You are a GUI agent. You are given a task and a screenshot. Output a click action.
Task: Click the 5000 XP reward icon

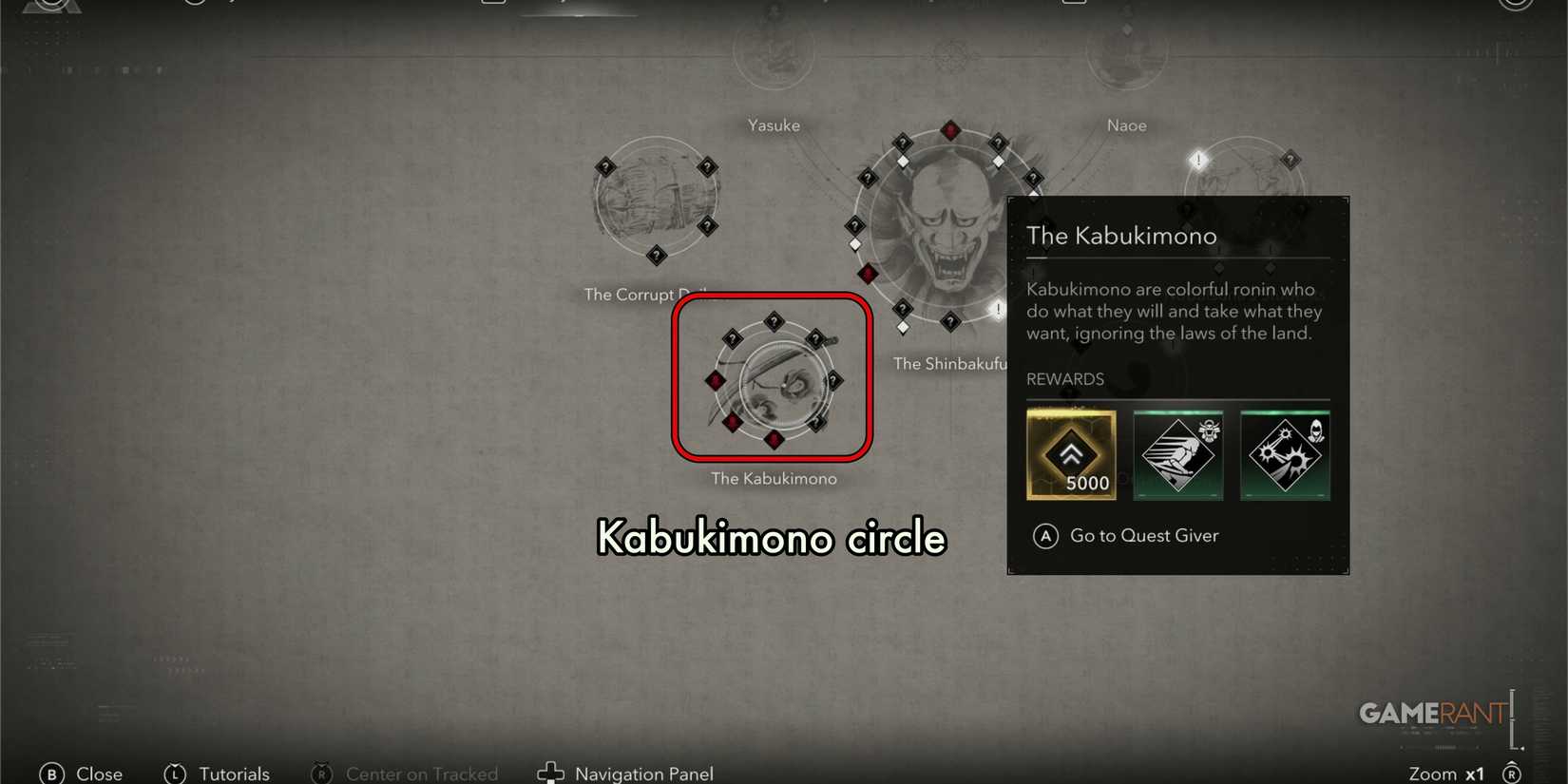[1071, 454]
